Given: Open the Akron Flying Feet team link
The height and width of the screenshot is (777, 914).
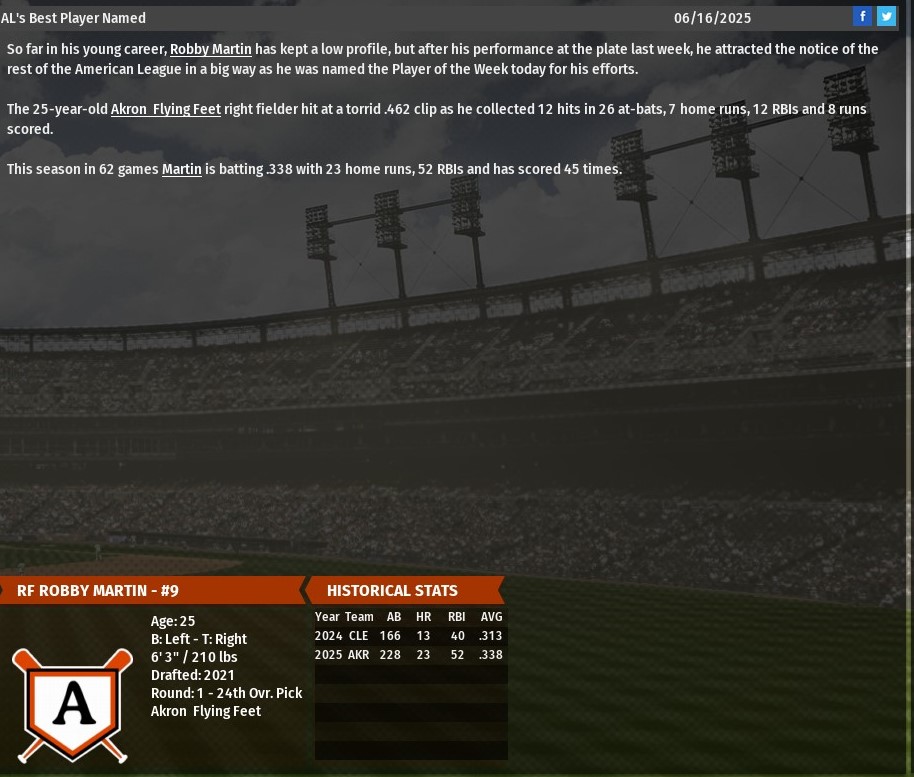Looking at the screenshot, I should click(x=165, y=109).
